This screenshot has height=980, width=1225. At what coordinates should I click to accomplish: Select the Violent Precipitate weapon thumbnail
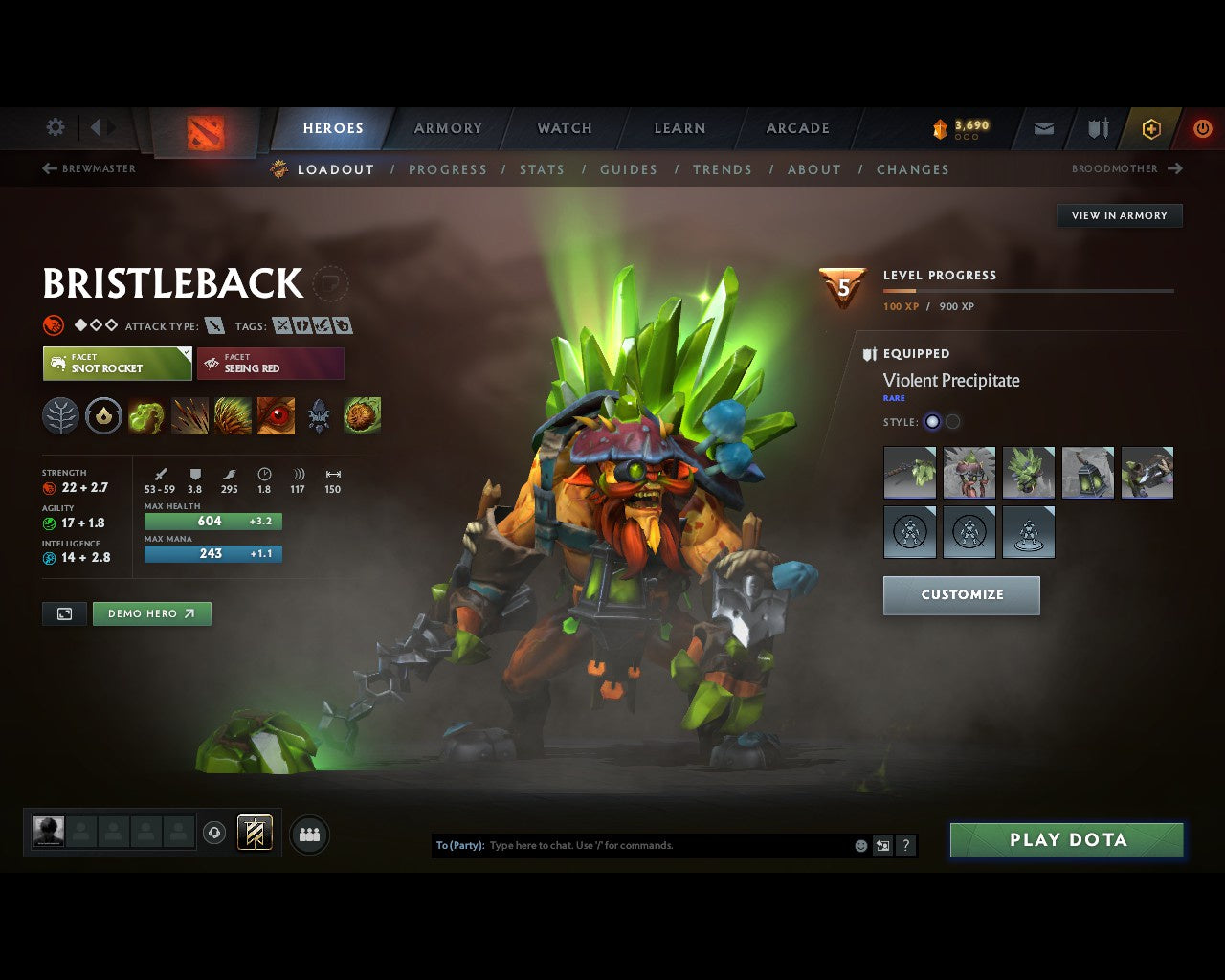point(909,472)
